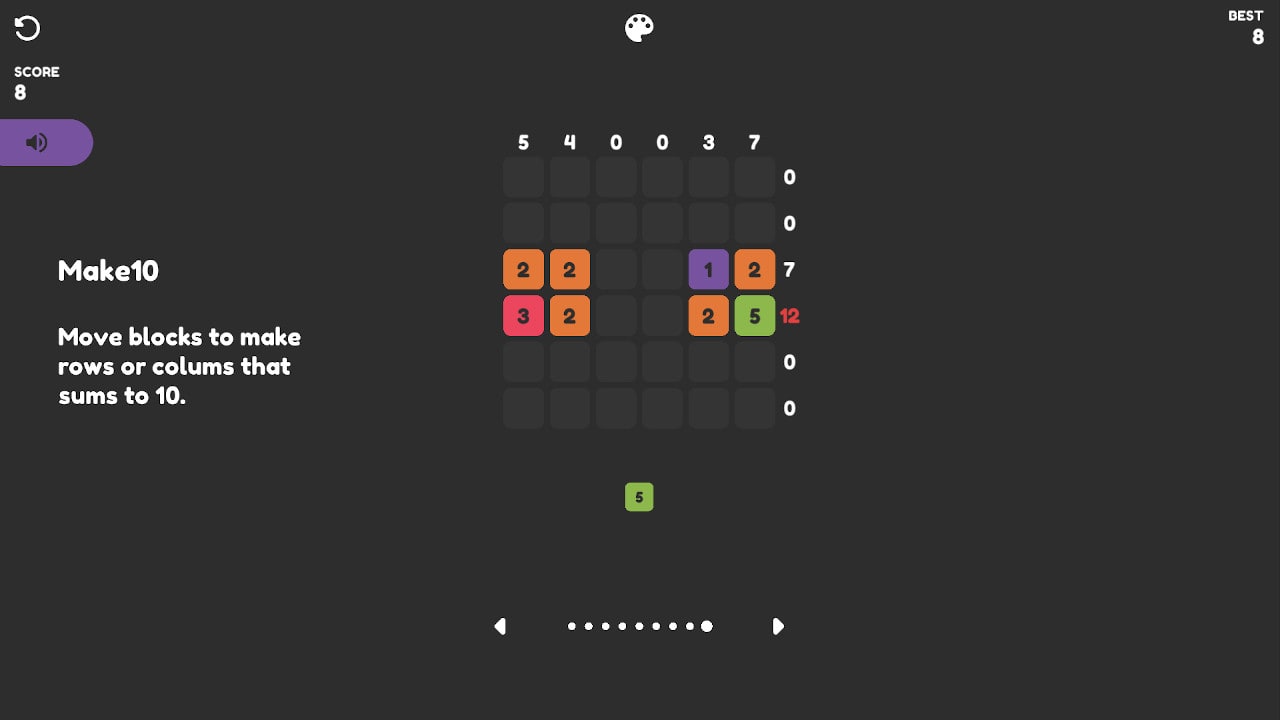
Task: Click the orange 2 next to green 5
Action: (708, 316)
